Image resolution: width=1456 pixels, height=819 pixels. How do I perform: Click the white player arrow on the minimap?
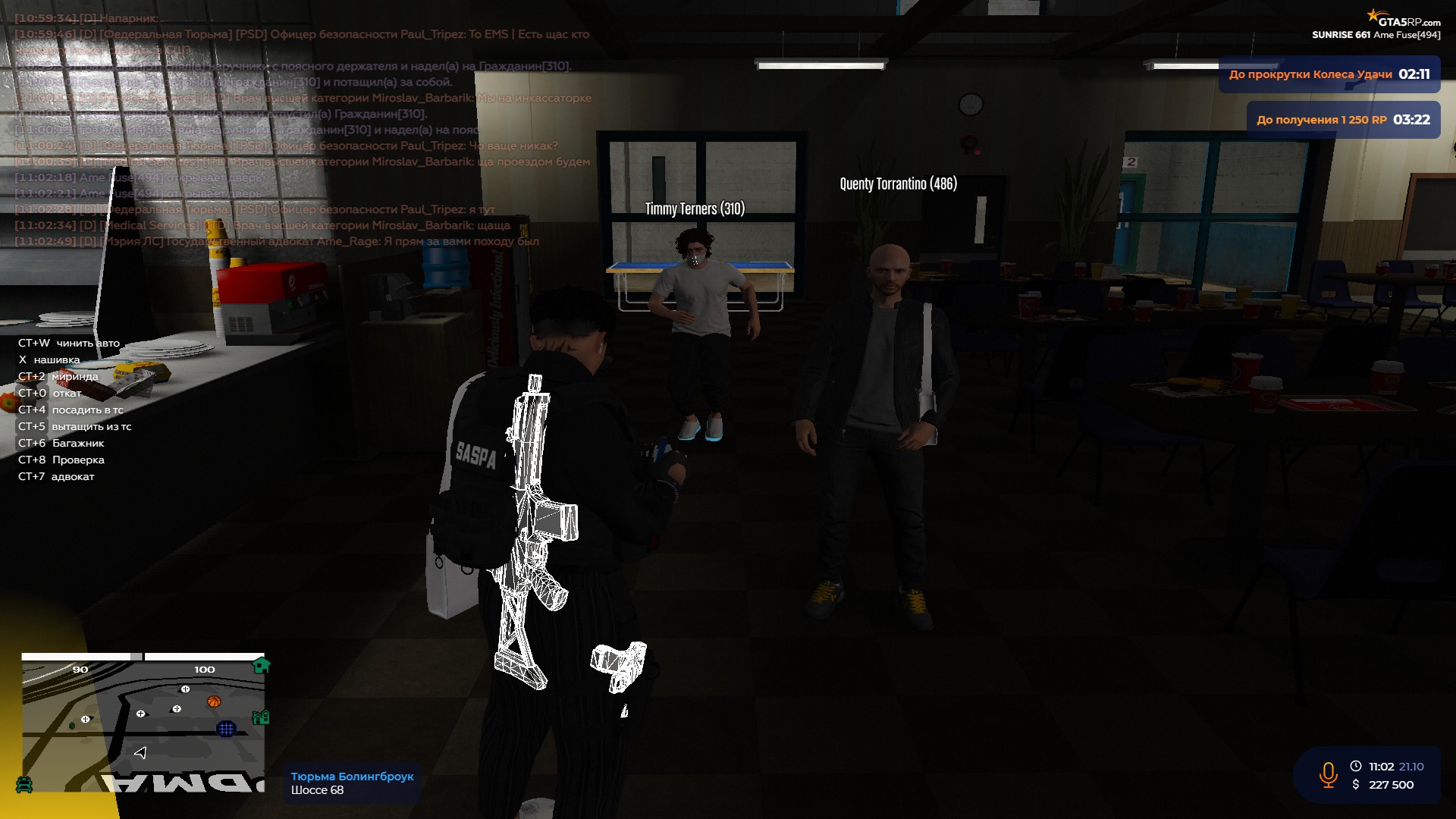(140, 752)
